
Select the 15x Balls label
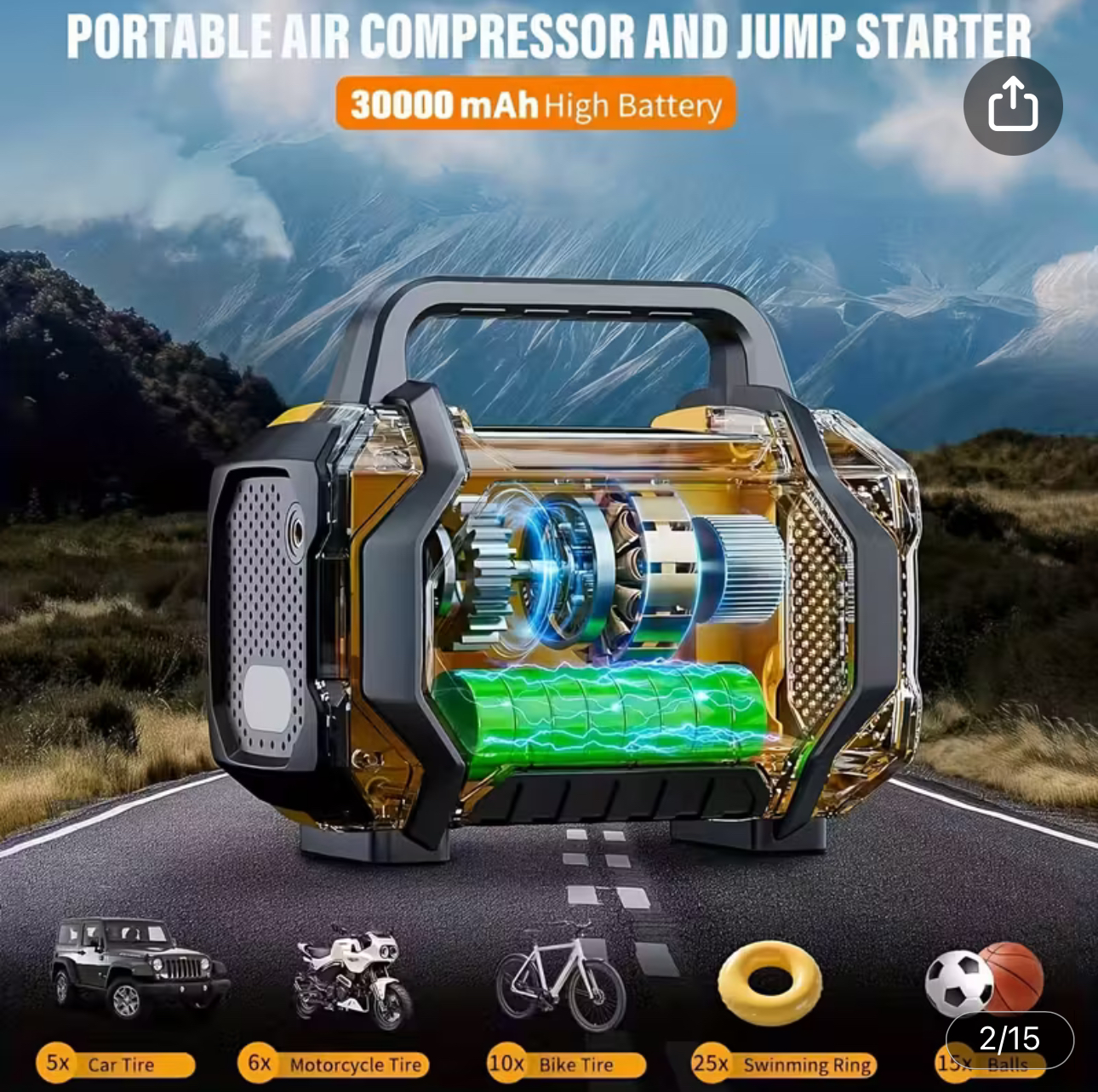[992, 1064]
